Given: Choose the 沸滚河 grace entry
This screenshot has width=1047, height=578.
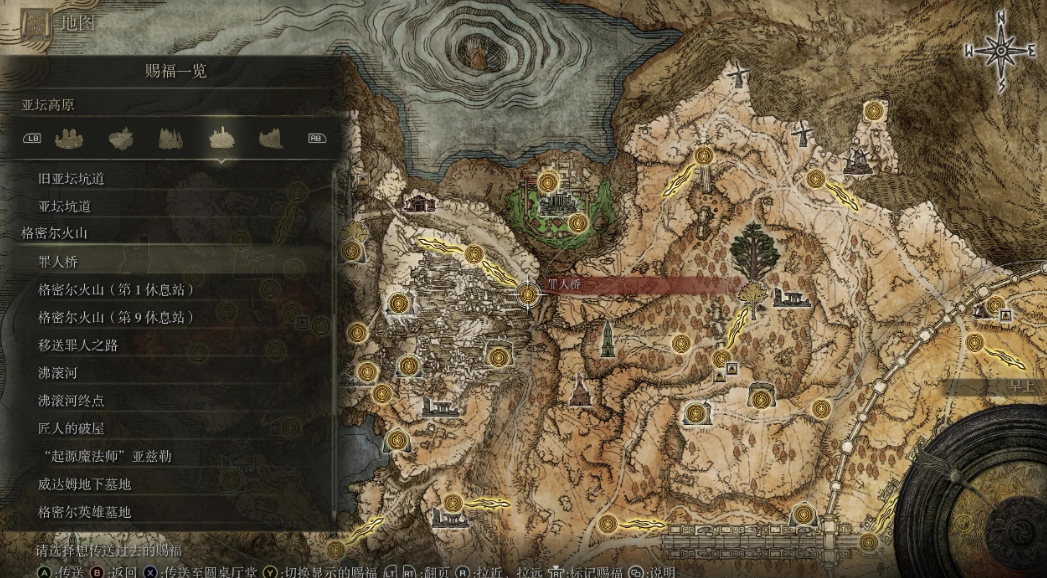Looking at the screenshot, I should click(57, 373).
